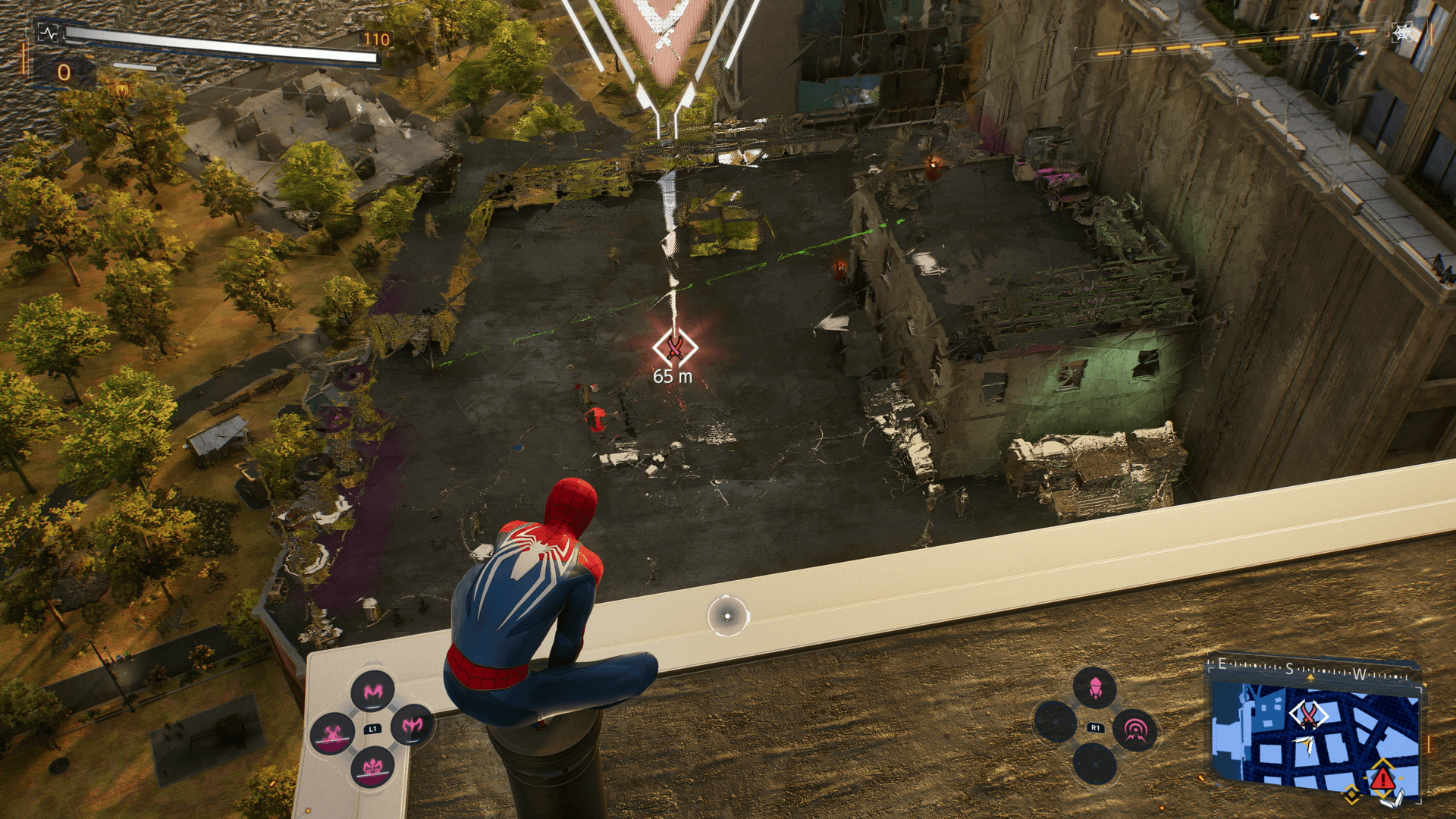The height and width of the screenshot is (819, 1456).
Task: Click the crossed swords marker on minimap
Action: coord(1308,714)
